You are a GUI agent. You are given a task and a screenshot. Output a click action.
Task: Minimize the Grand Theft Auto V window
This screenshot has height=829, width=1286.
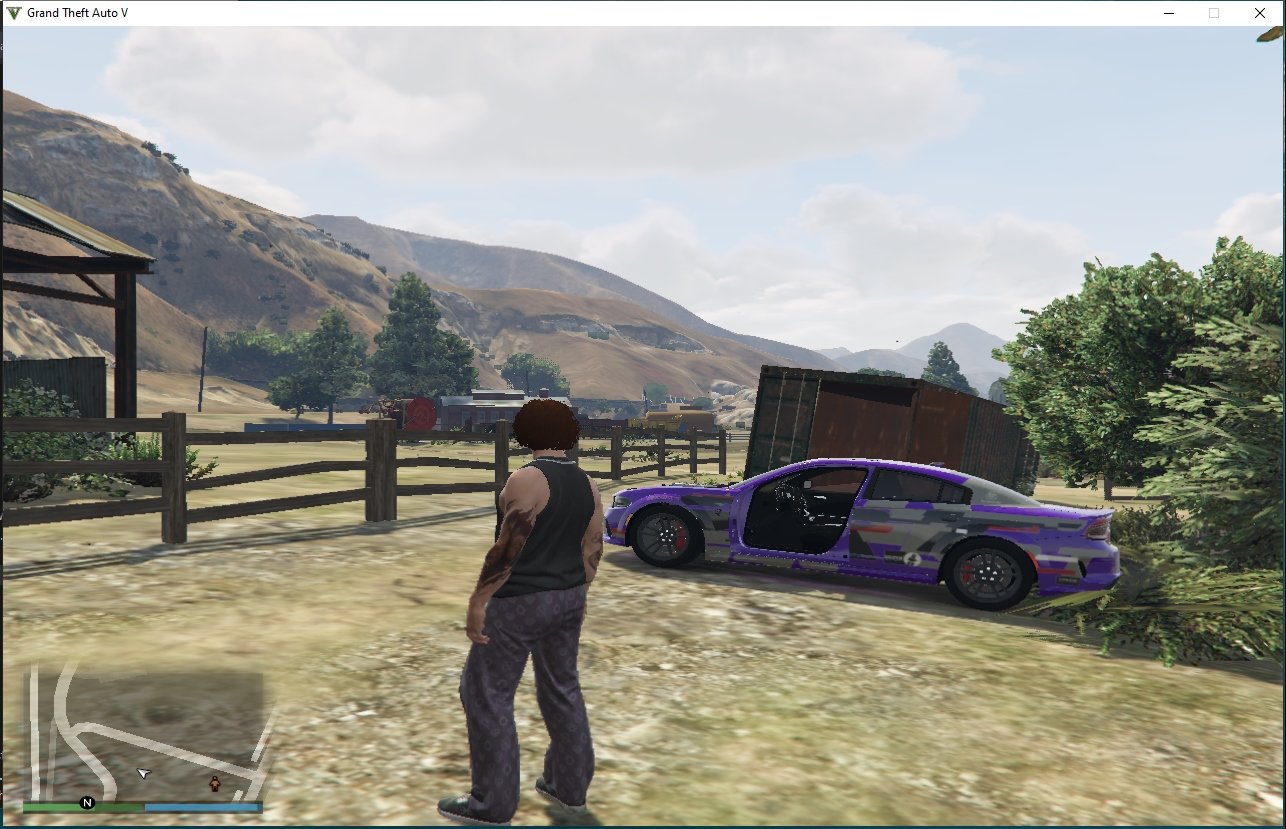[x=1168, y=13]
